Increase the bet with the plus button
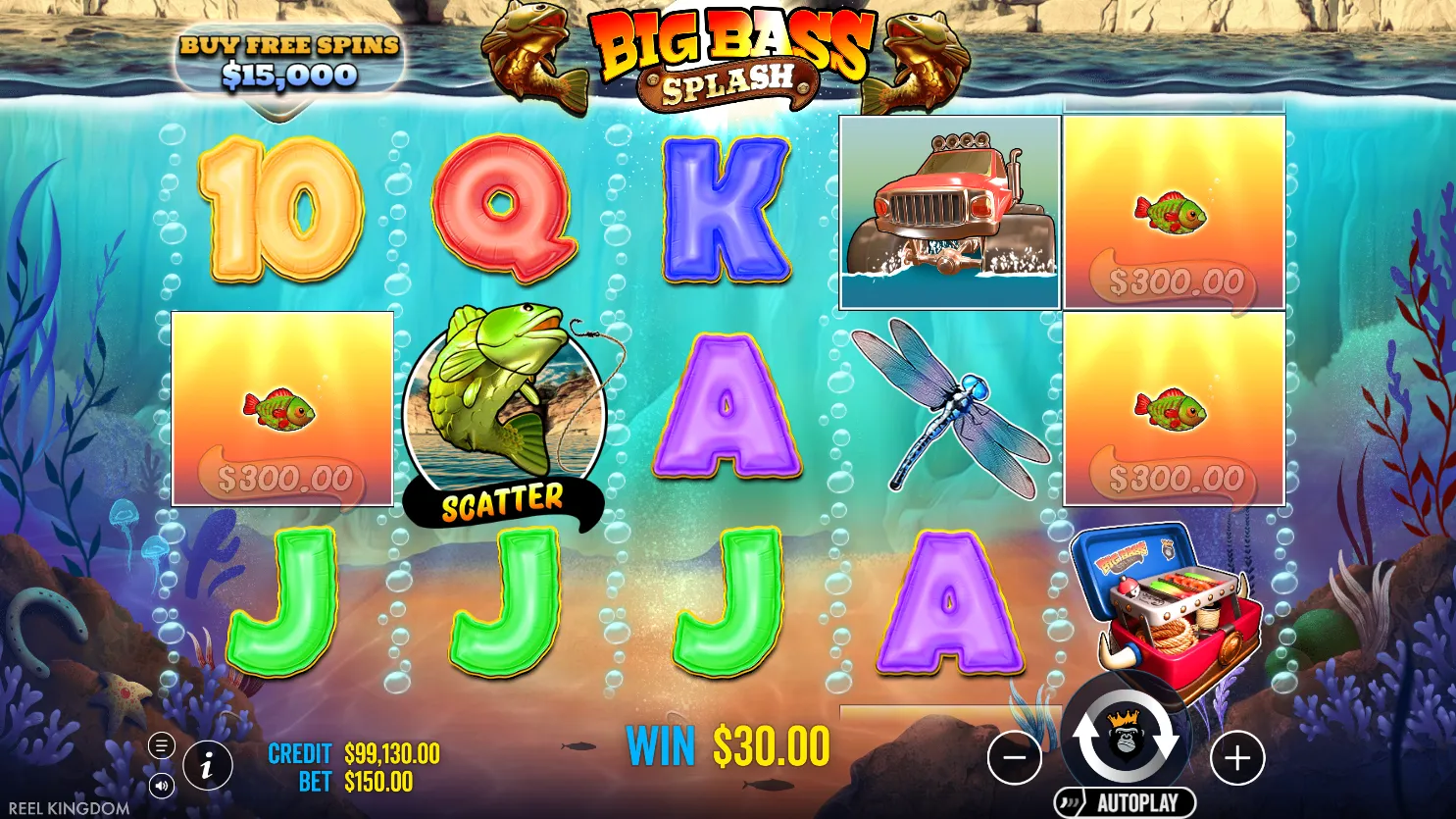 [1238, 756]
